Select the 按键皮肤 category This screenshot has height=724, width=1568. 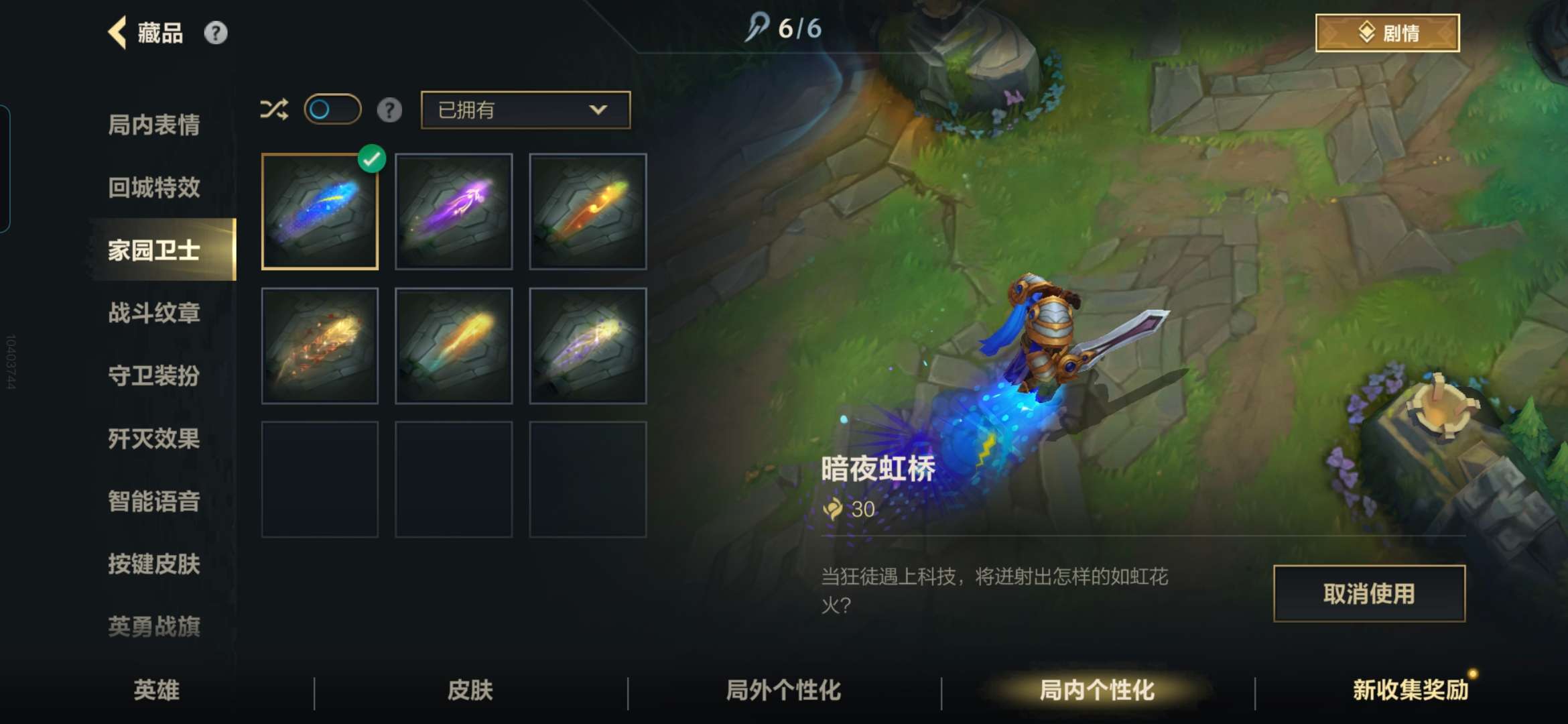point(154,564)
